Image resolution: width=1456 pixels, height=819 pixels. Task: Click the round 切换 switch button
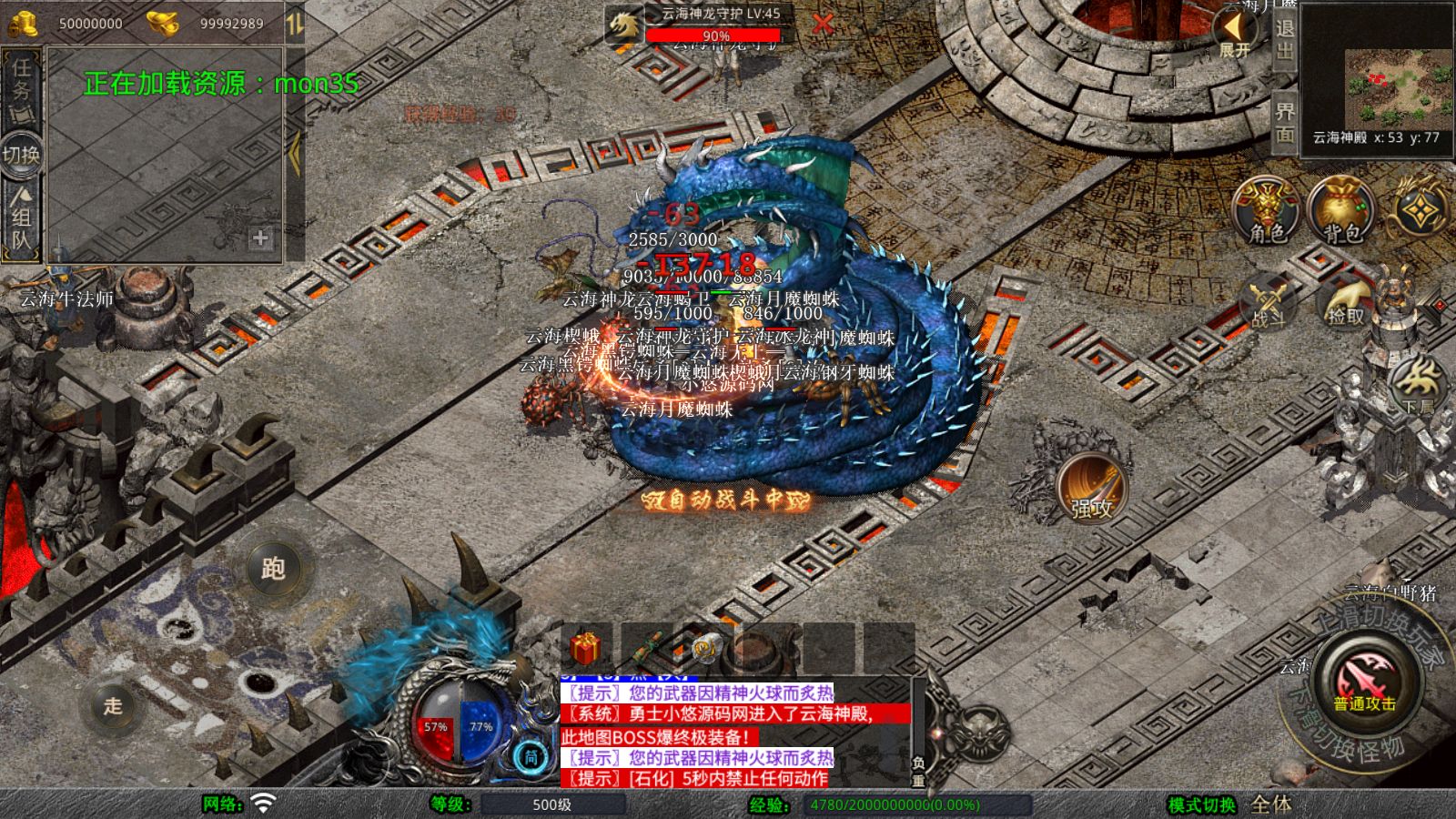[21, 155]
